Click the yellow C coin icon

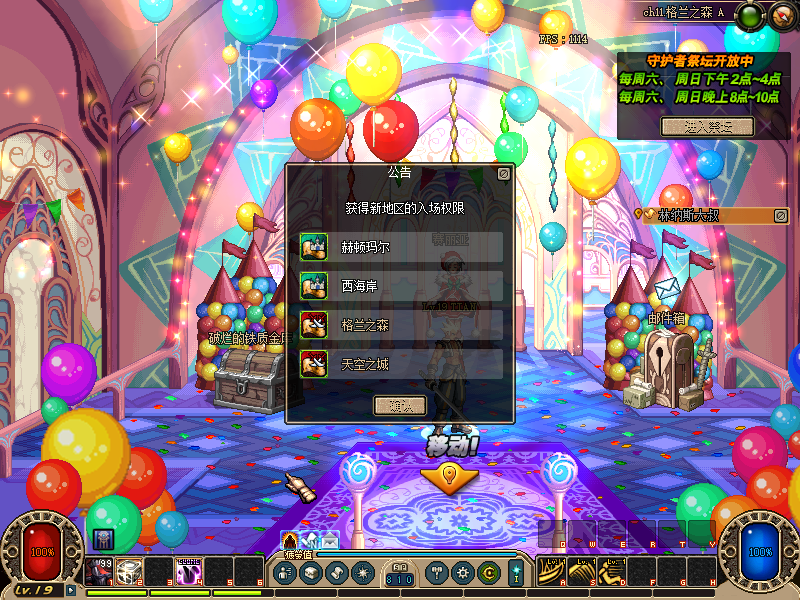(x=488, y=573)
